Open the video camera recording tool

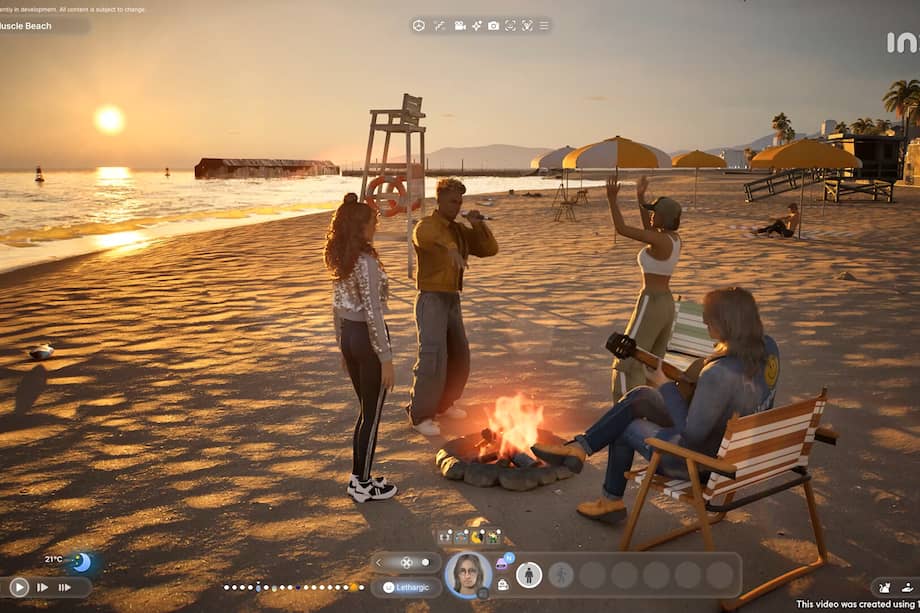tap(460, 25)
